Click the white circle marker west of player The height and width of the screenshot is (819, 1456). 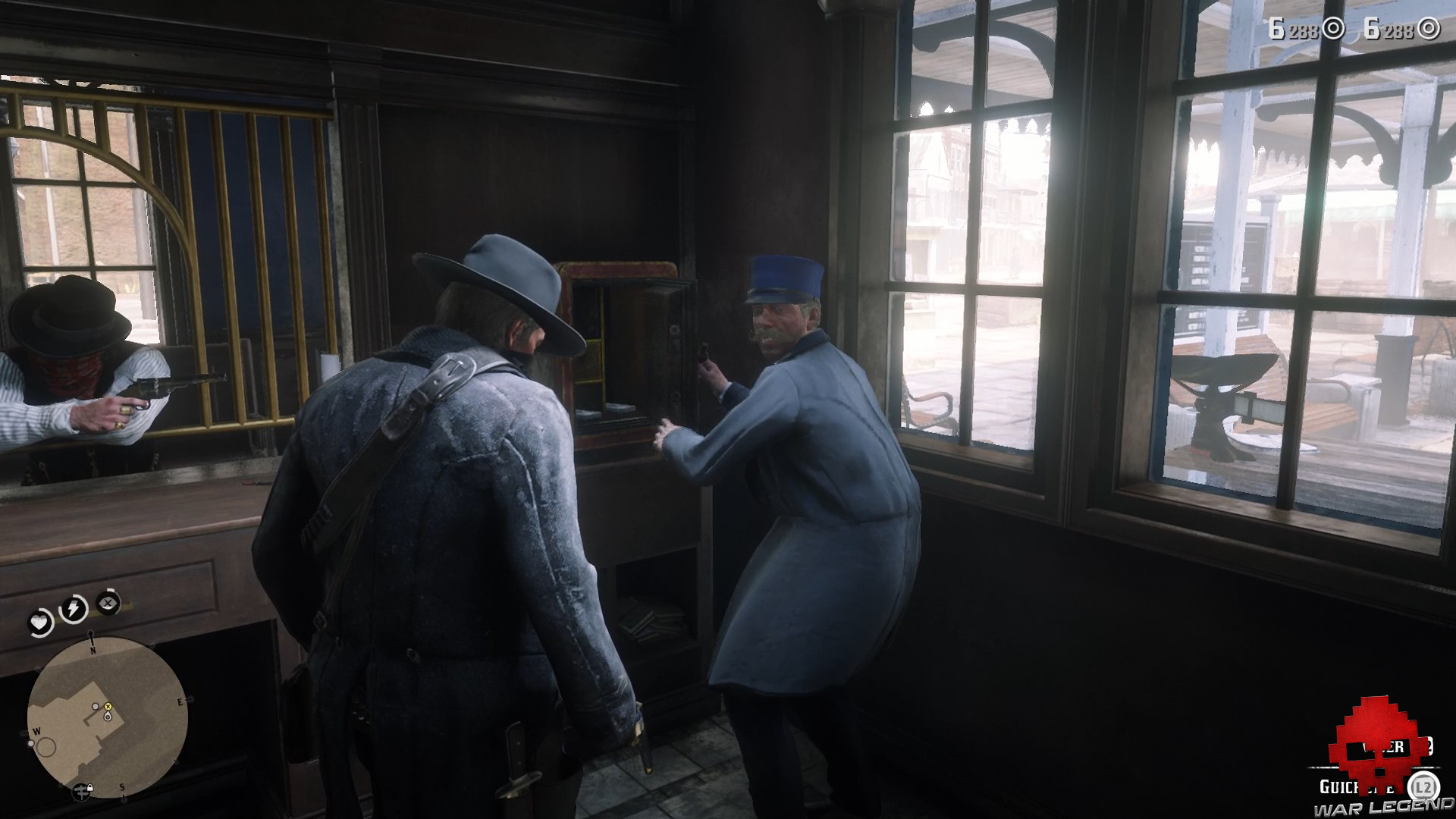click(31, 743)
